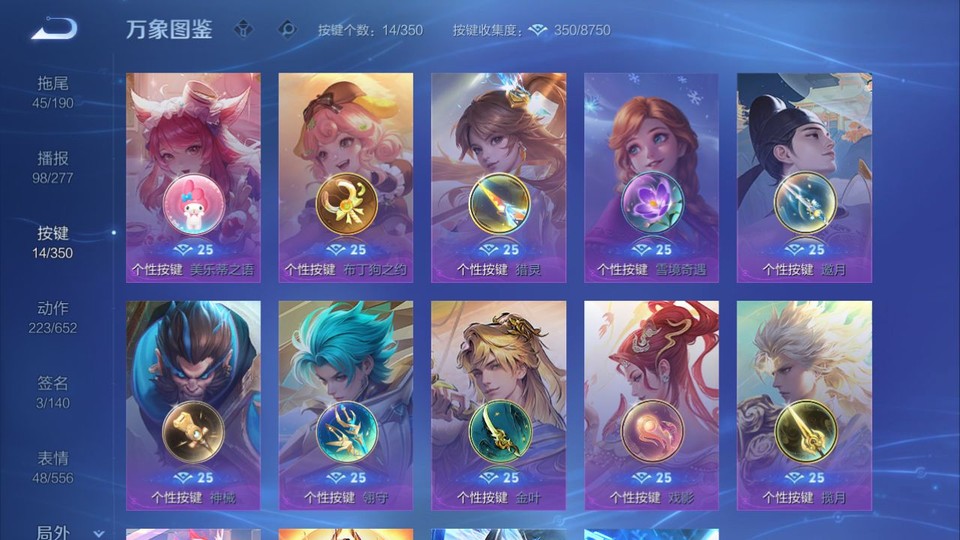Open the filter icon beside 万象图鉴

click(243, 30)
